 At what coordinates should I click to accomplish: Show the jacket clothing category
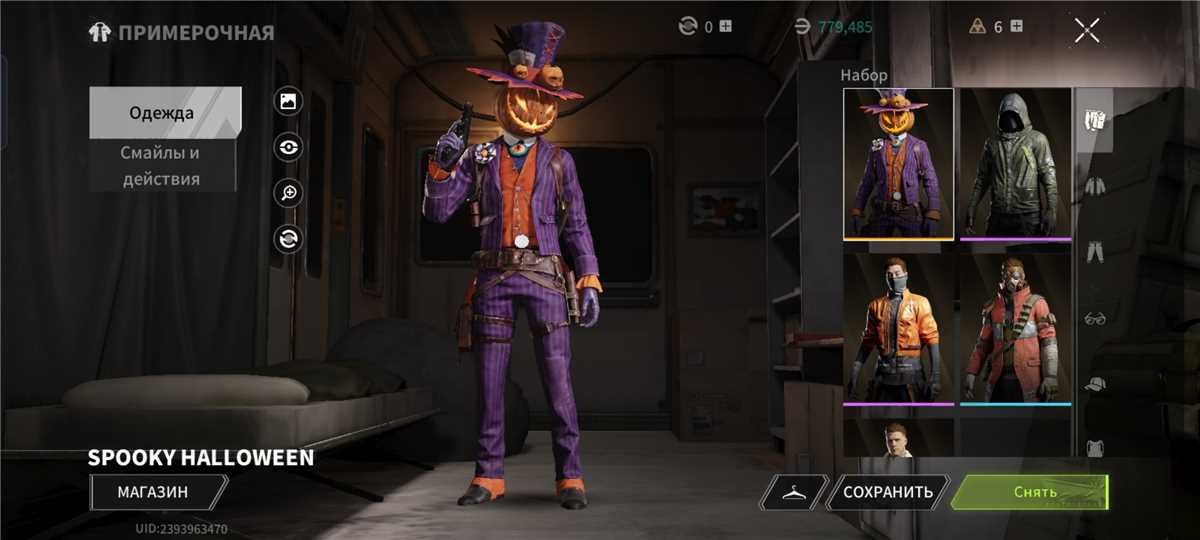(x=1094, y=185)
